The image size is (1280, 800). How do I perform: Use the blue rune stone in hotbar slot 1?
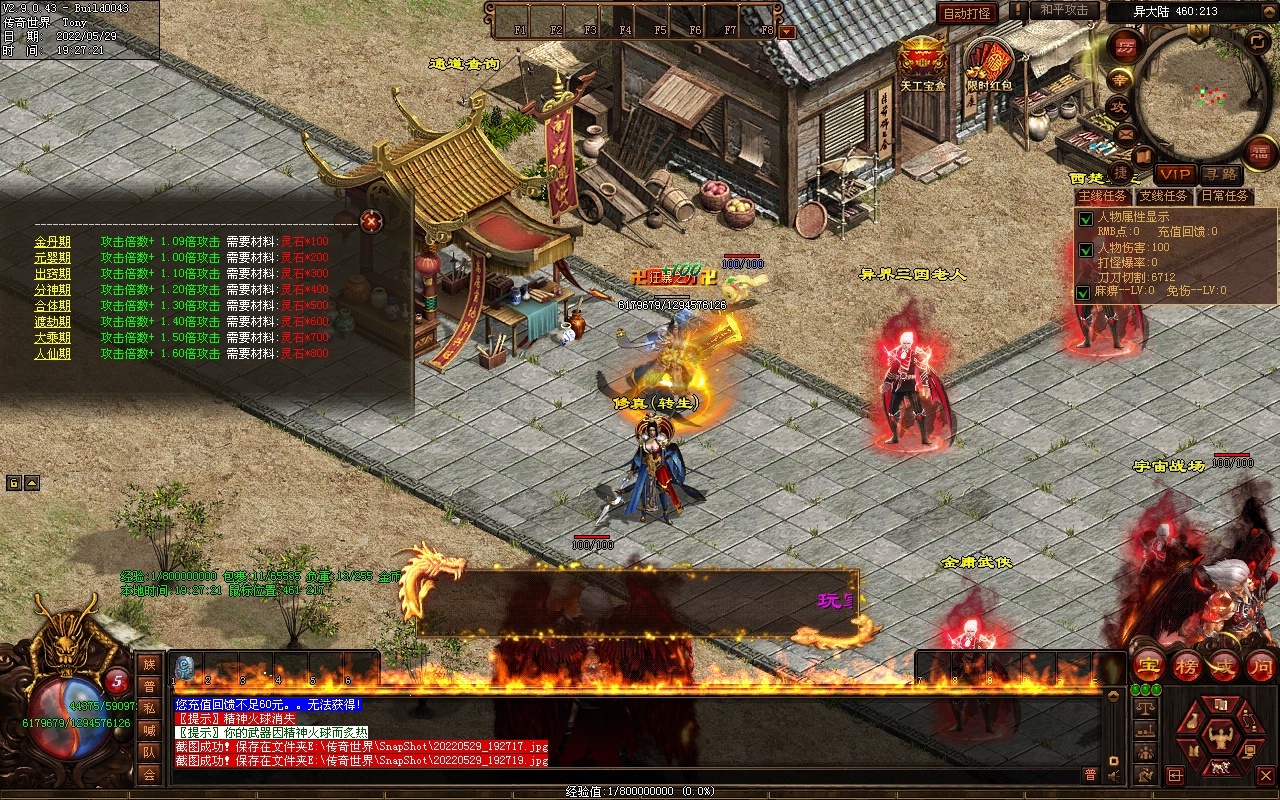click(x=184, y=667)
